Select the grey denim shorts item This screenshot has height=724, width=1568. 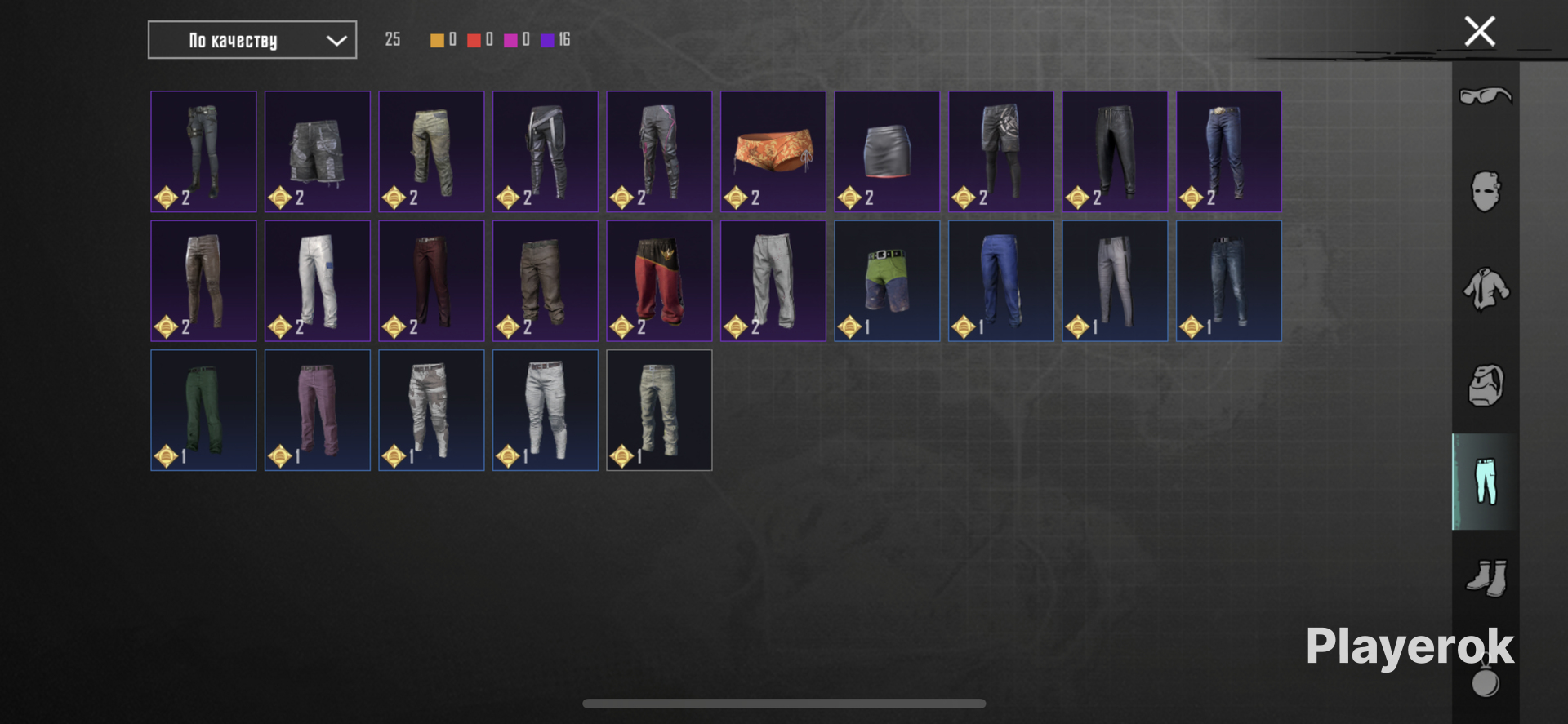tap(317, 152)
